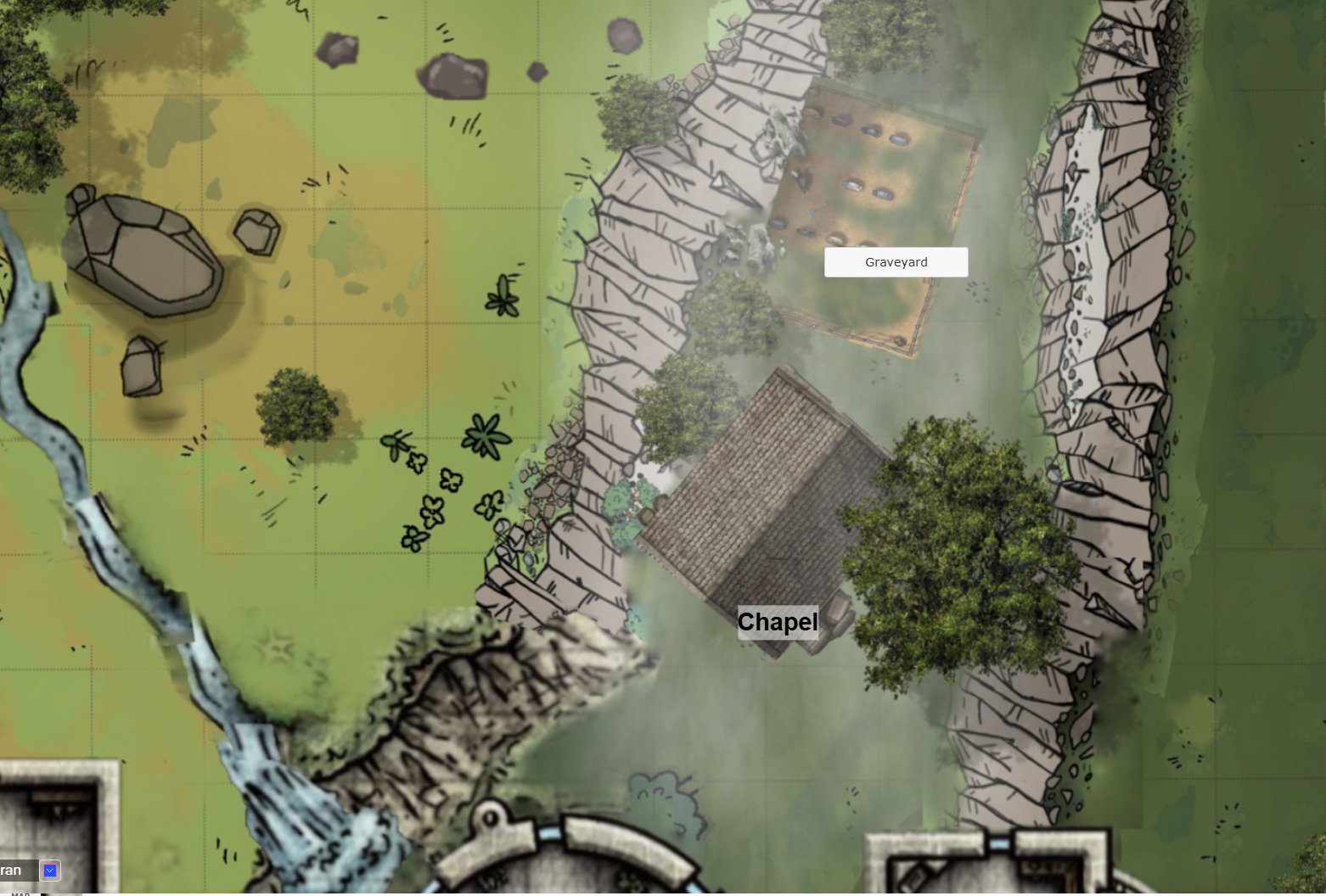This screenshot has height=896, width=1326.
Task: Open the blue dropdown arrow button
Action: (x=50, y=871)
